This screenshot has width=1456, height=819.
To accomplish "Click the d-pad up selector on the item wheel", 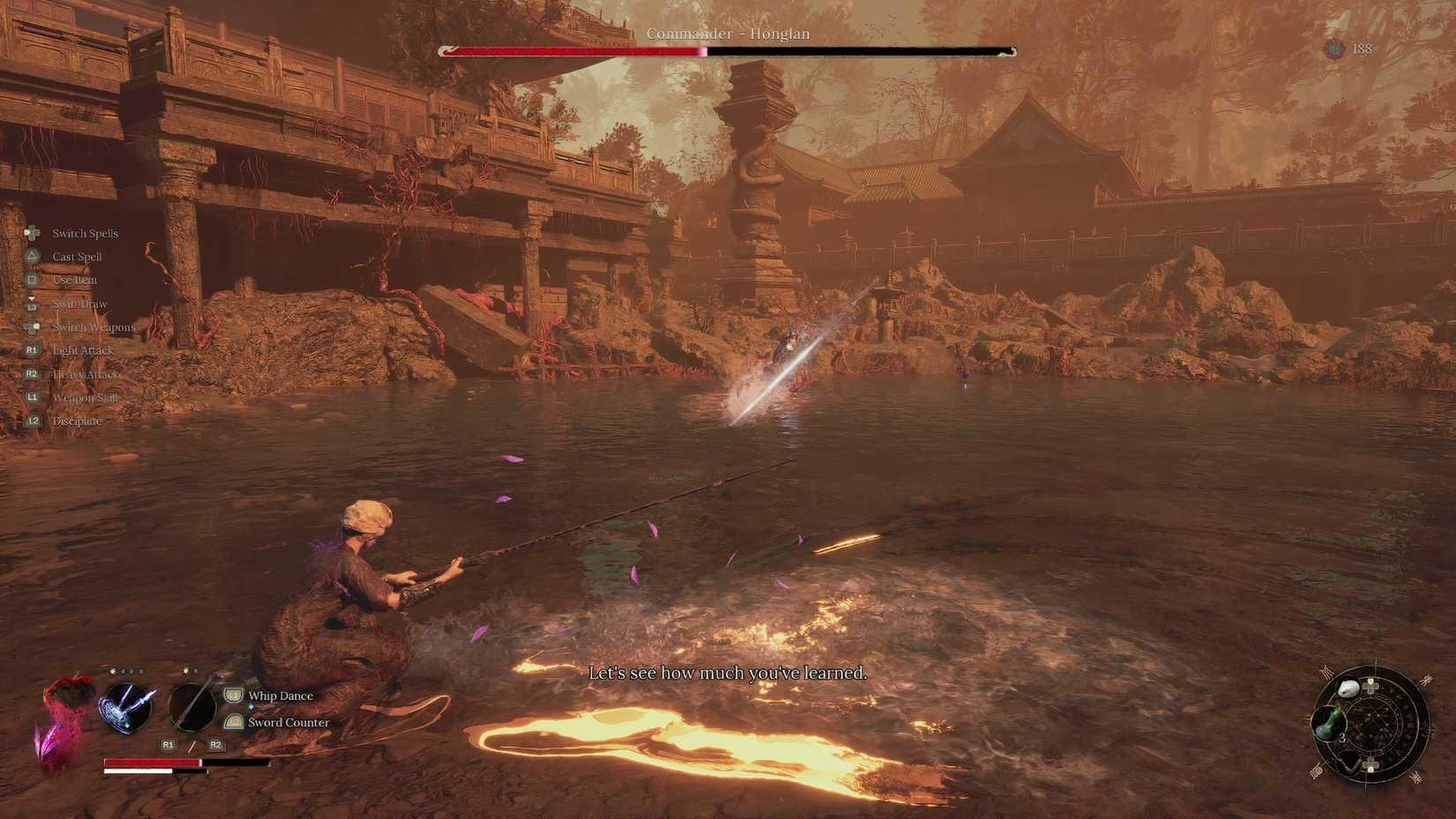I will point(1370,685).
